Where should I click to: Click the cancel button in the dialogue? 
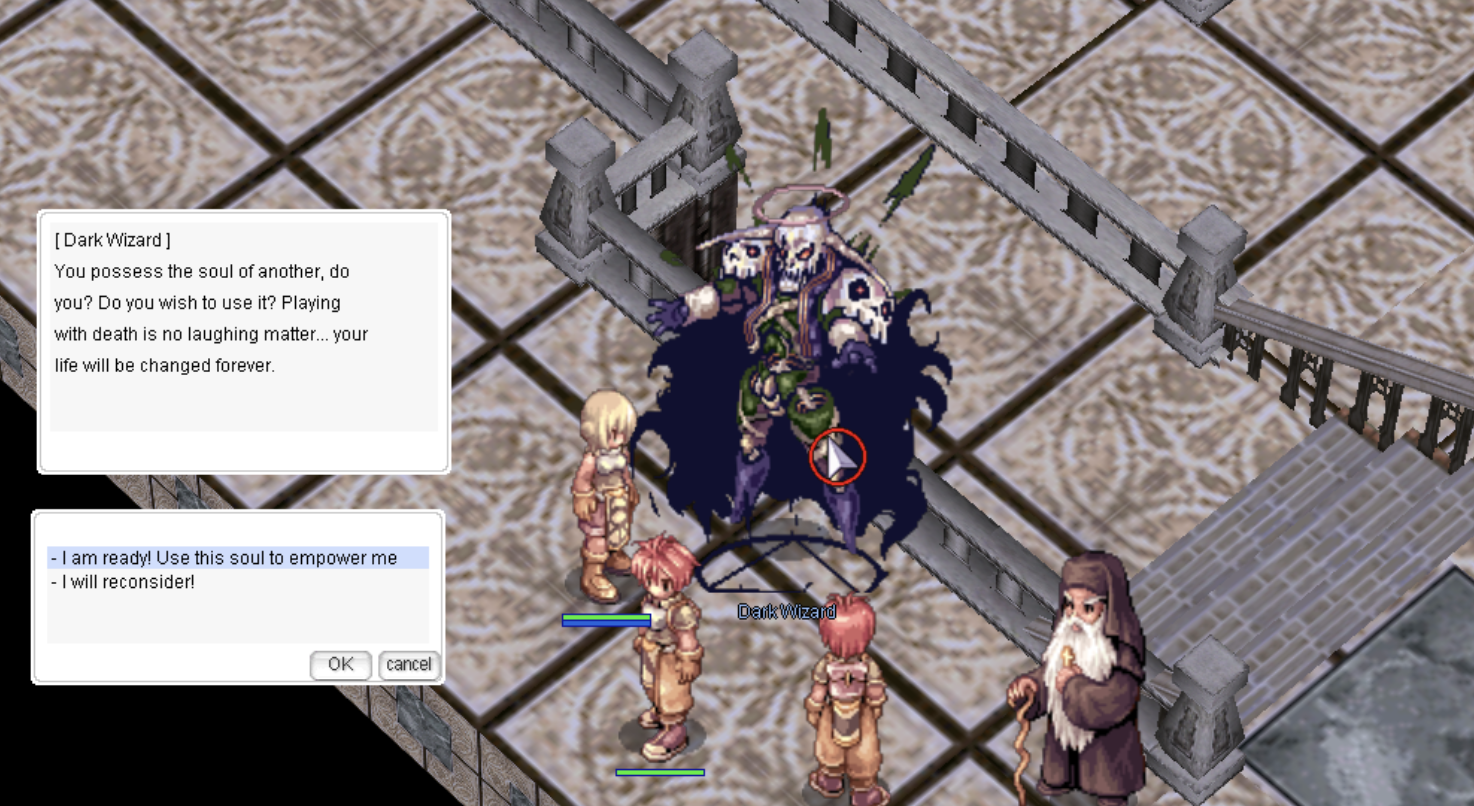click(x=409, y=665)
